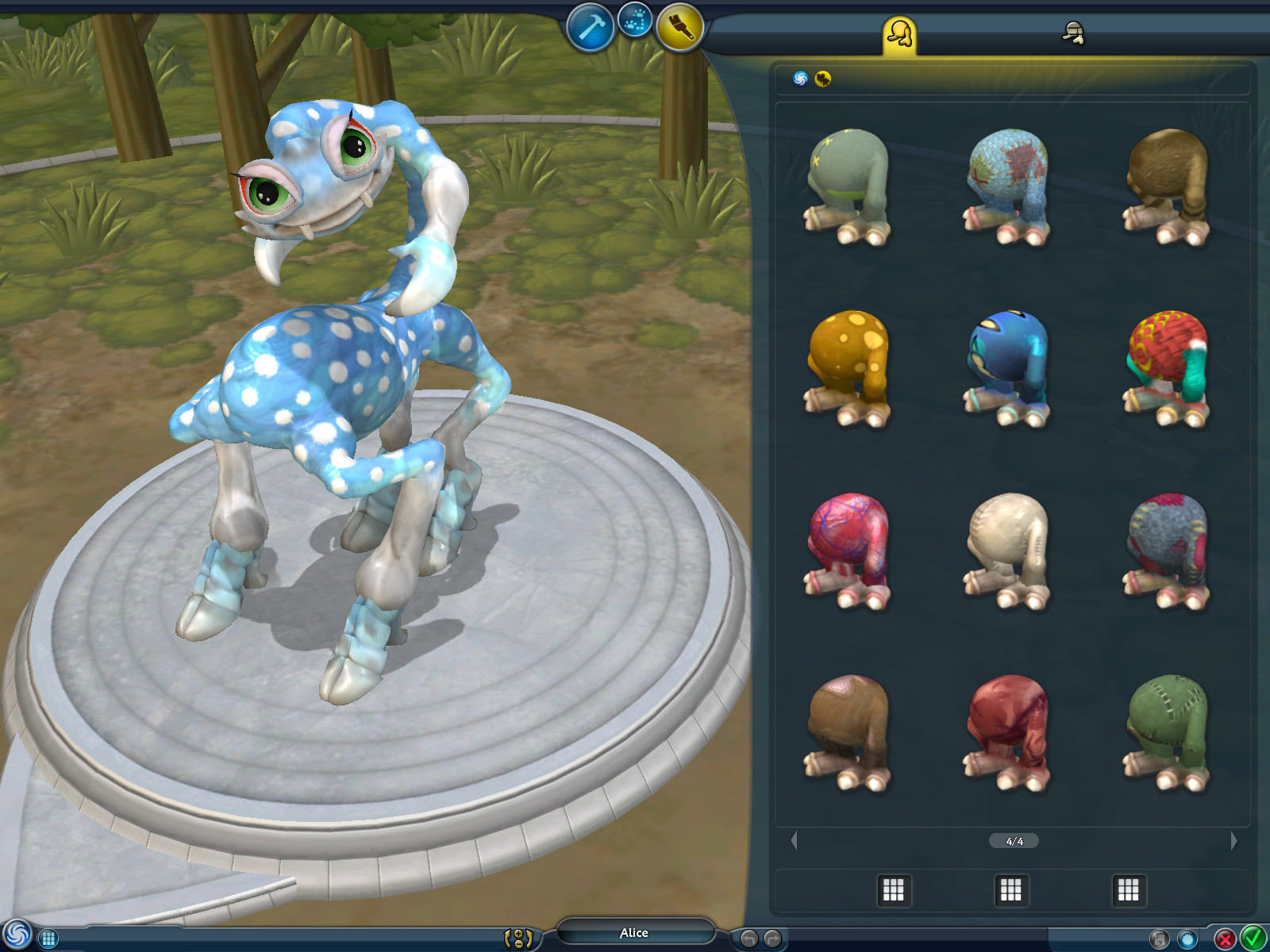This screenshot has width=1270, height=952.
Task: Click the right arrow next to page 4/4
Action: 1234,841
